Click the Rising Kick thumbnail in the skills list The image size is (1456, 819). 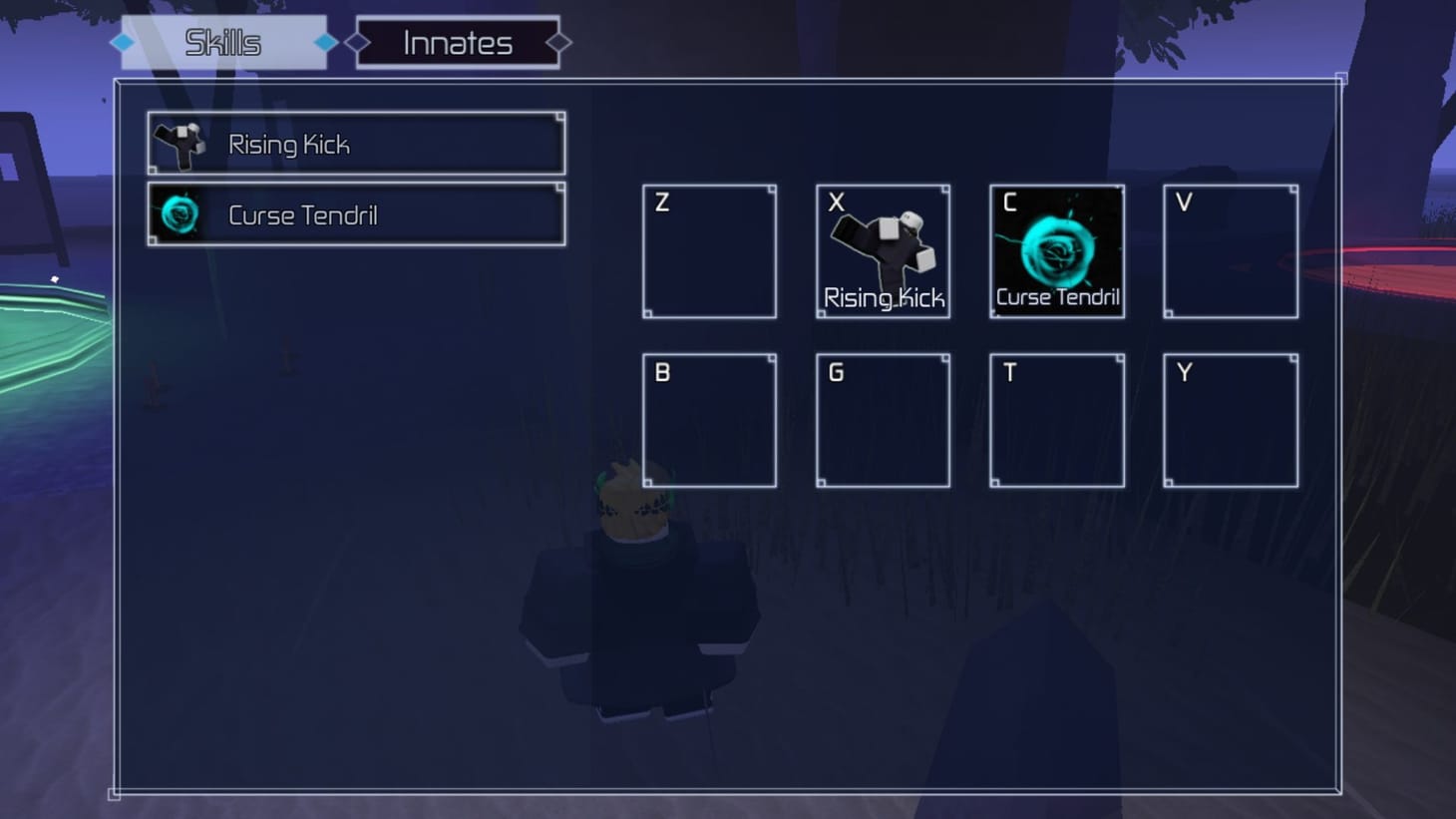tap(177, 143)
